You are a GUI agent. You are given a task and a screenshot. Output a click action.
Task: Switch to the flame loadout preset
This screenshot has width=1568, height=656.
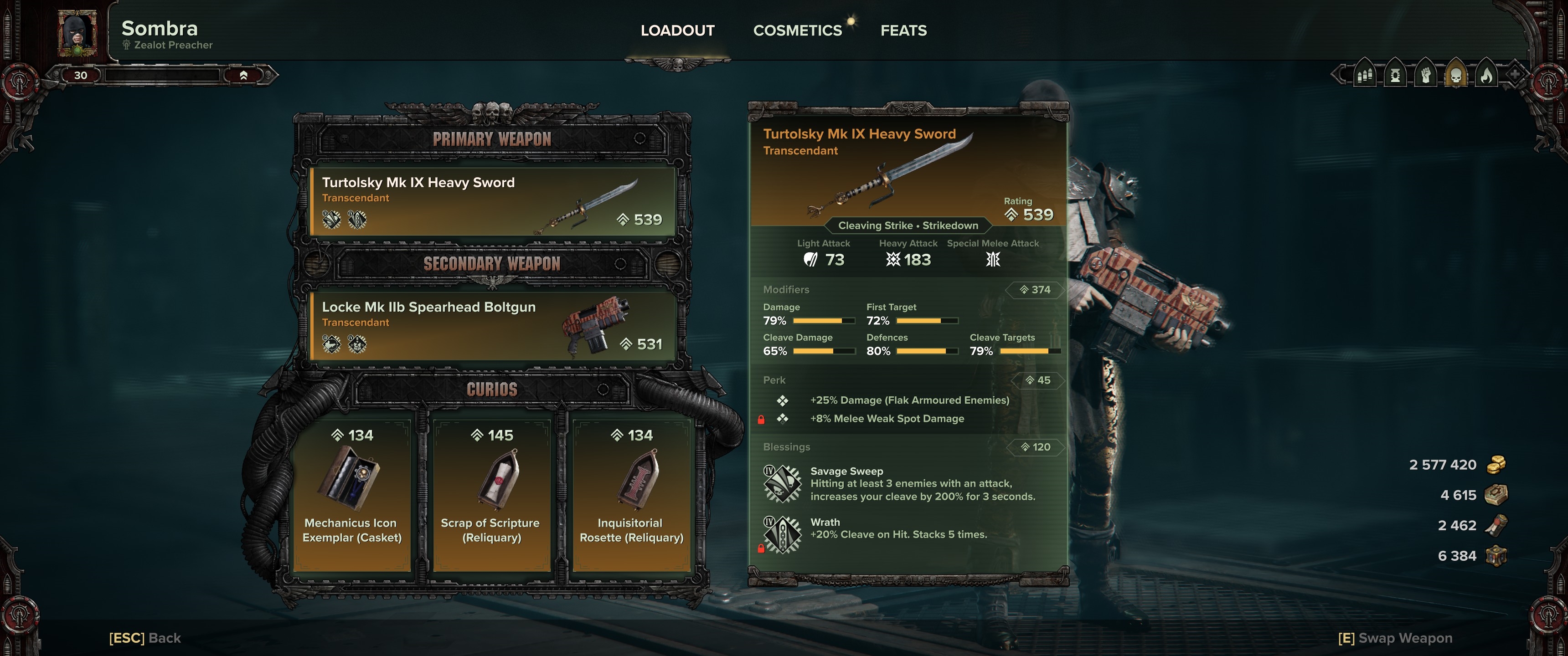1486,76
